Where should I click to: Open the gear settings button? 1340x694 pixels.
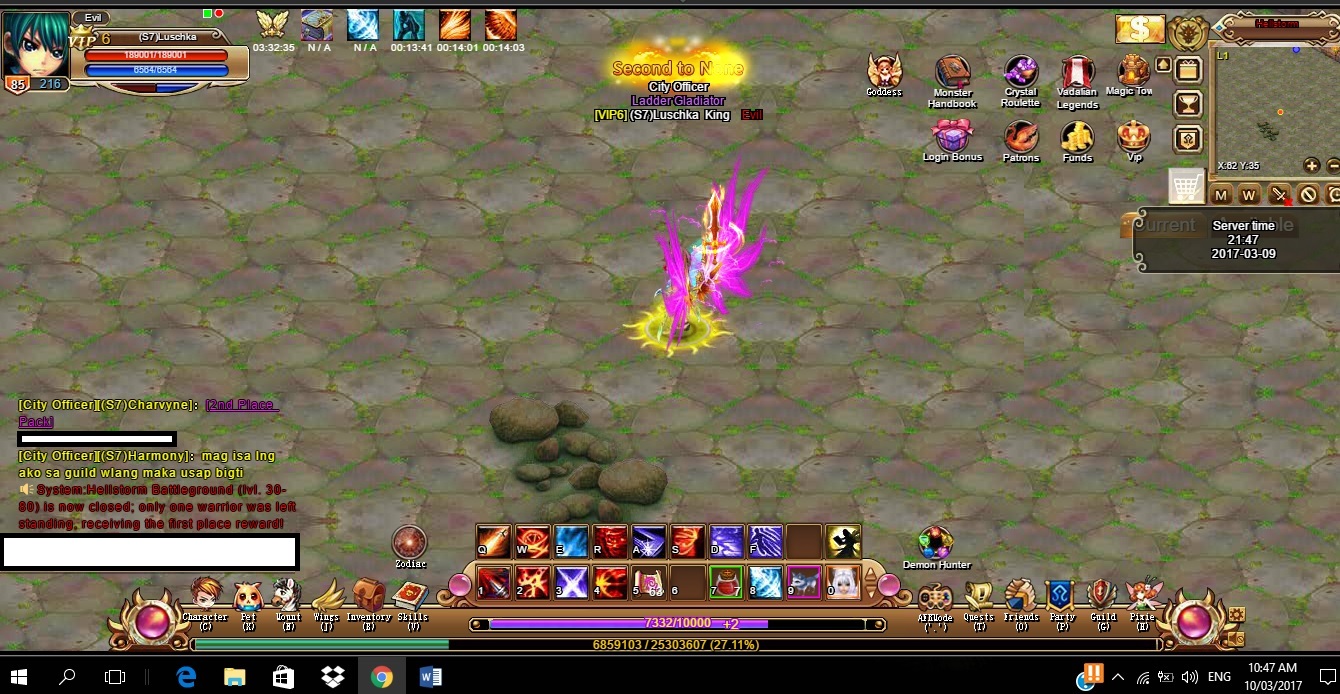1236,614
